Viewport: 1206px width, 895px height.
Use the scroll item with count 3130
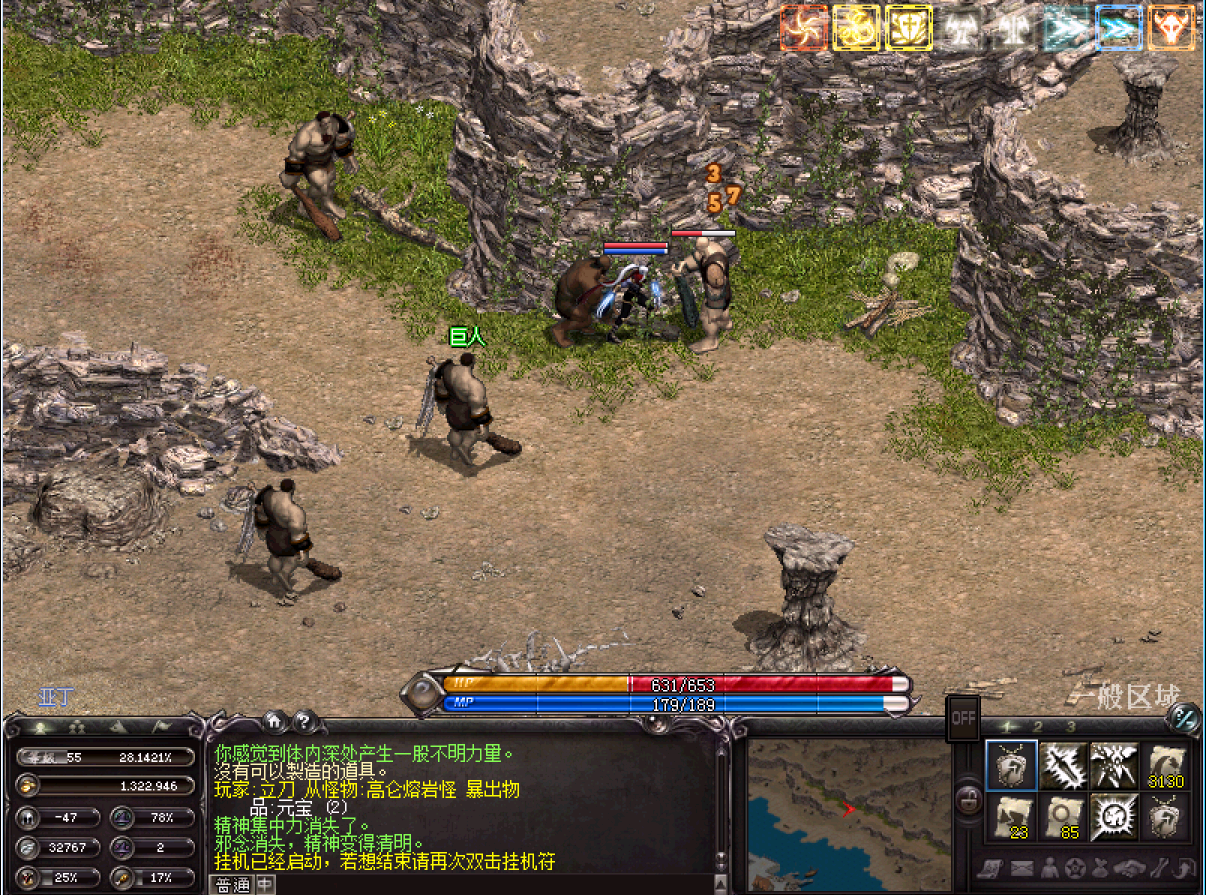1166,766
